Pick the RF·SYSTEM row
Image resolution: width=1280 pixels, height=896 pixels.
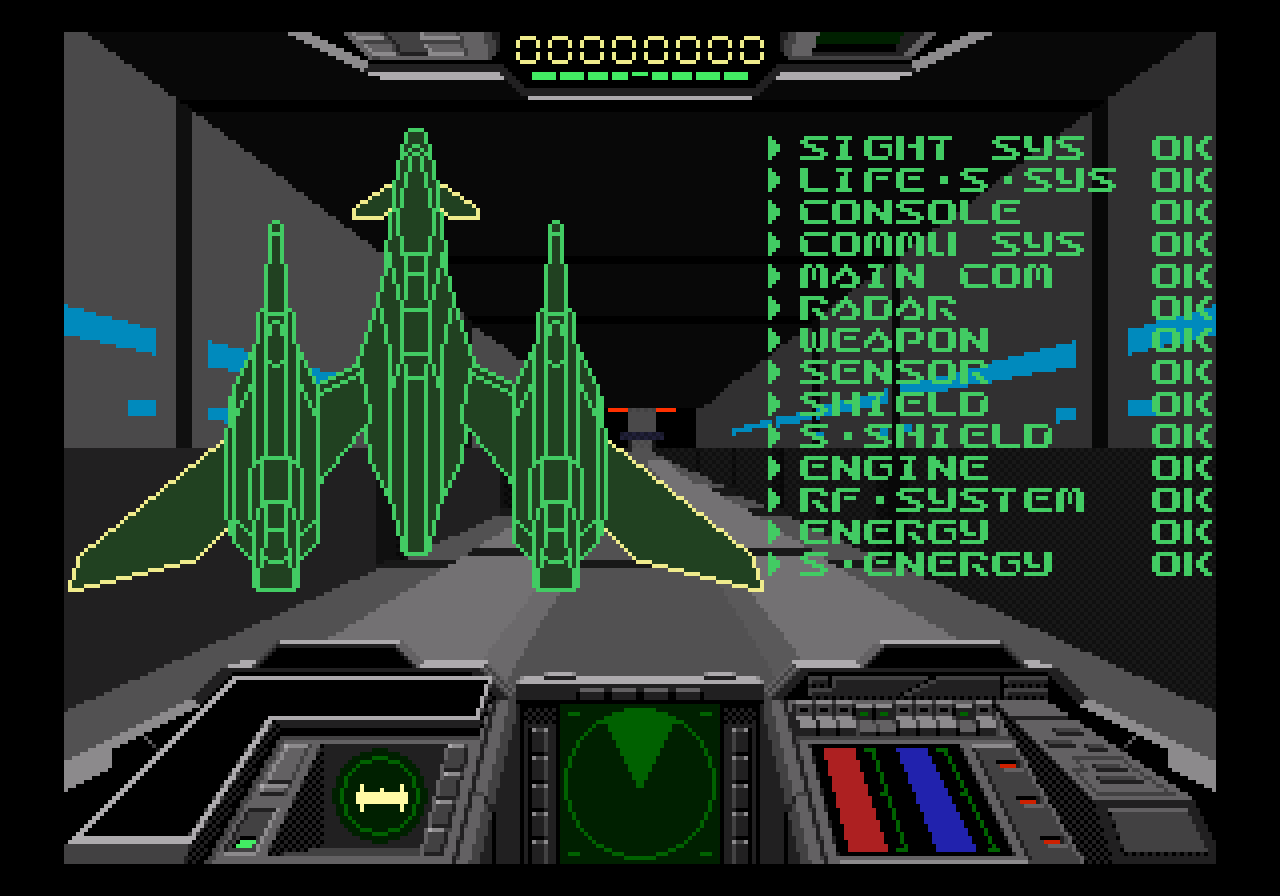point(941,501)
